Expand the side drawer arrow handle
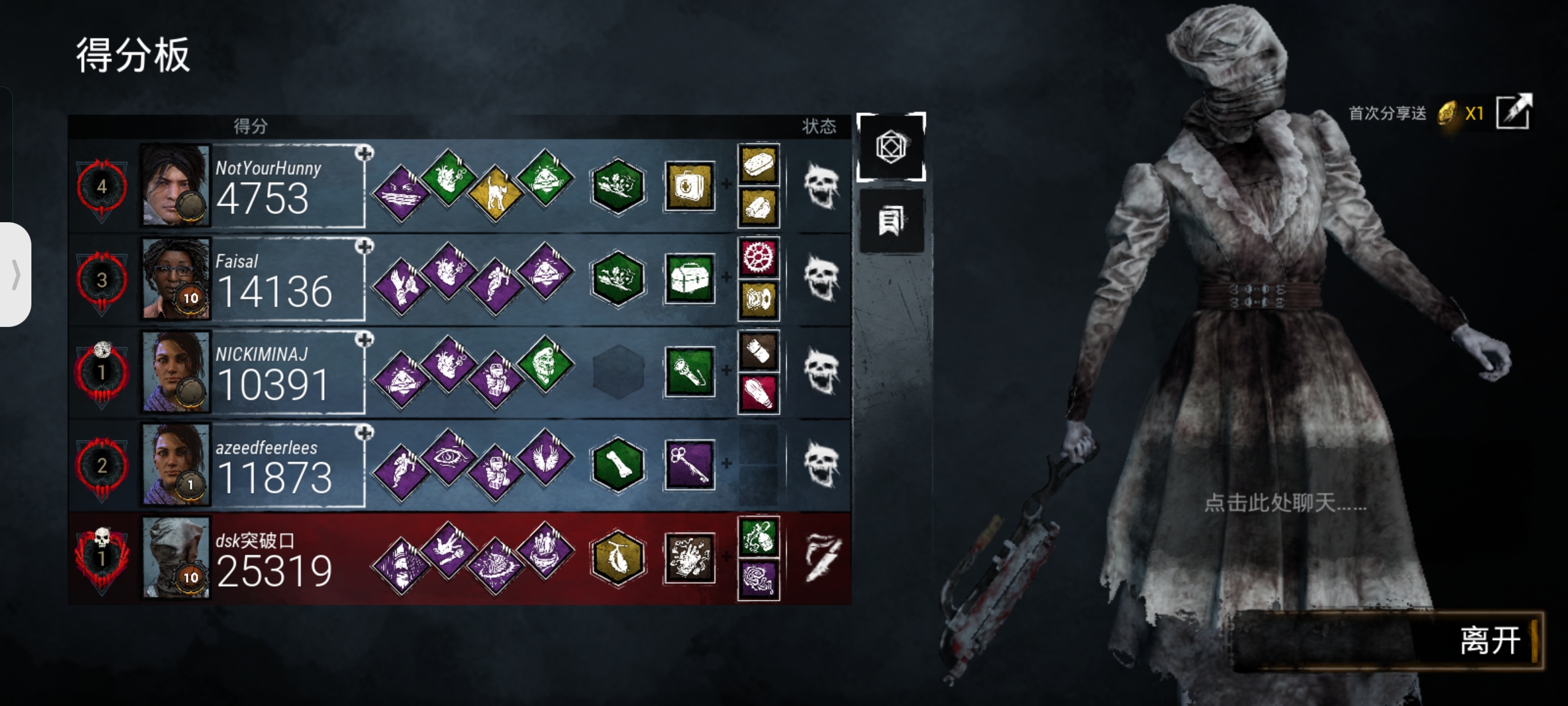Screen dimensions: 1568x706 pyautogui.click(x=16, y=275)
